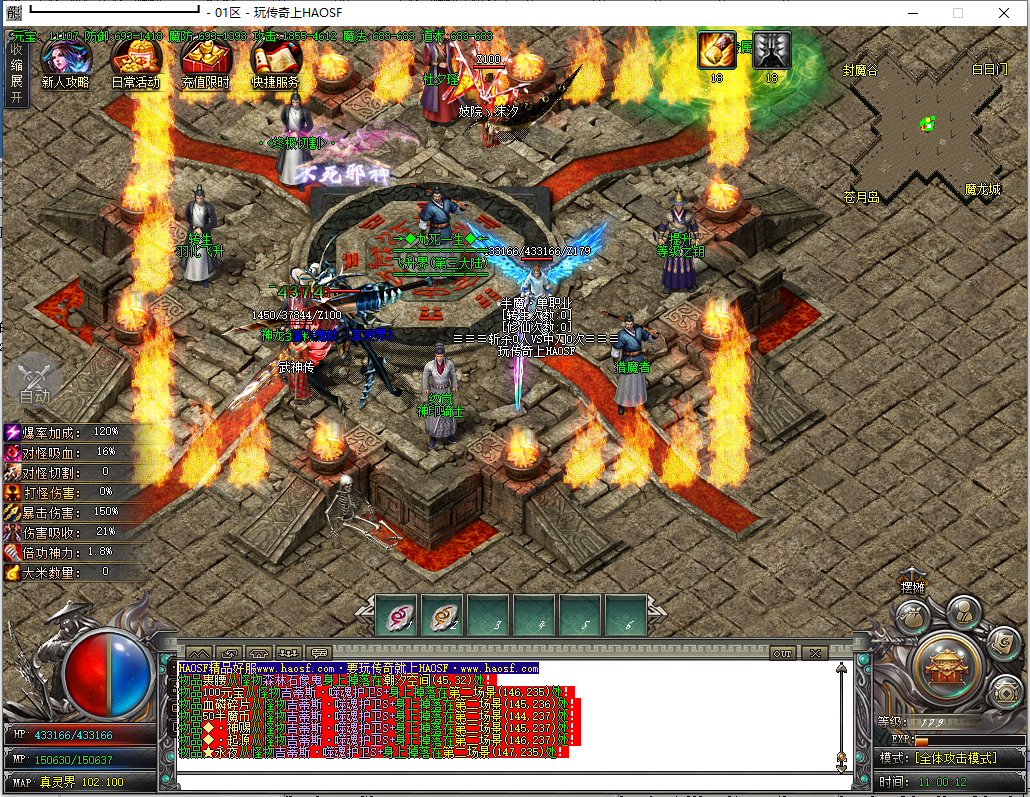Image resolution: width=1030 pixels, height=797 pixels.
Task: Close the game window
Action: click(x=1003, y=13)
